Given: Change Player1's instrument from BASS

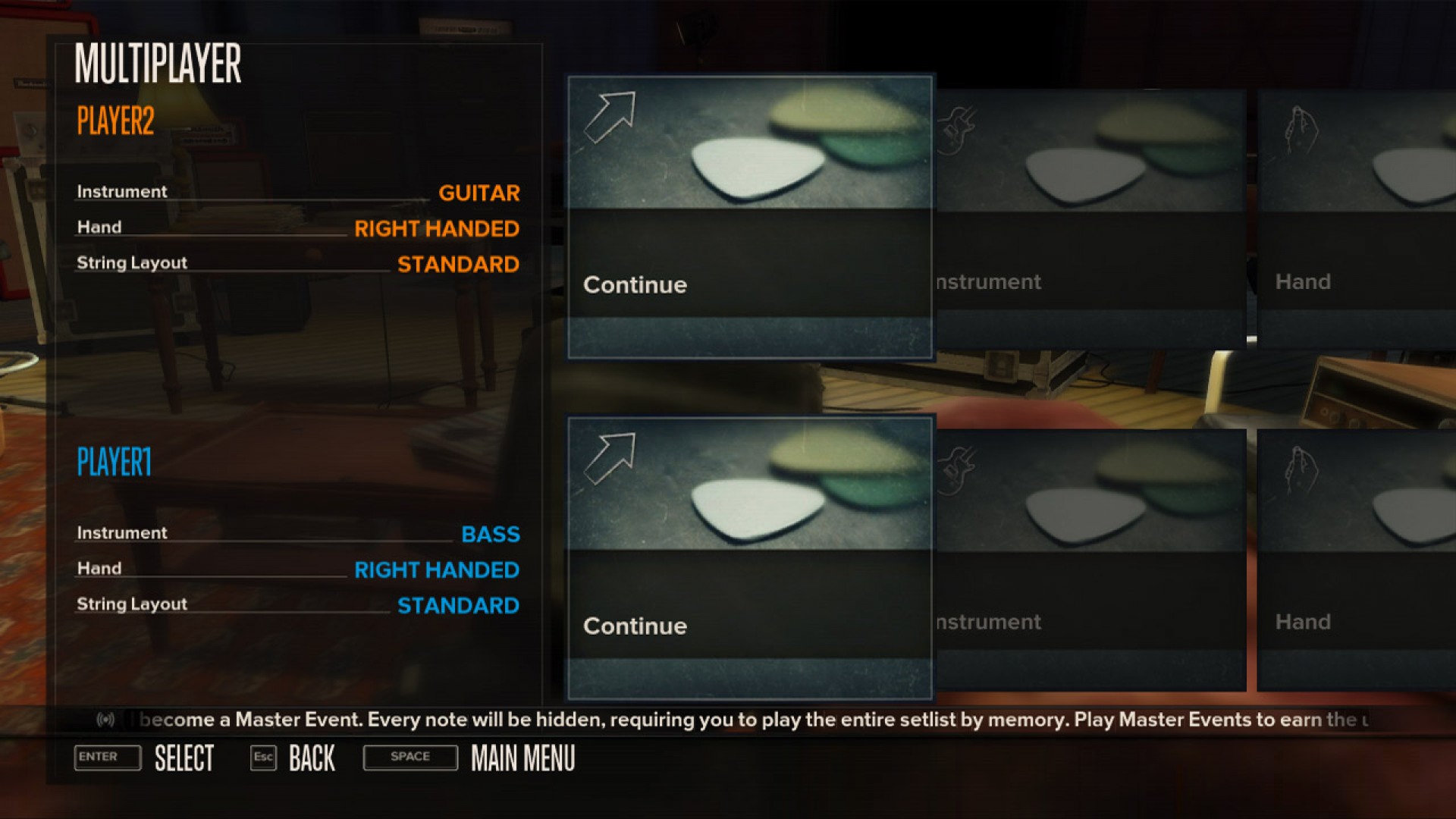Looking at the screenshot, I should (491, 535).
